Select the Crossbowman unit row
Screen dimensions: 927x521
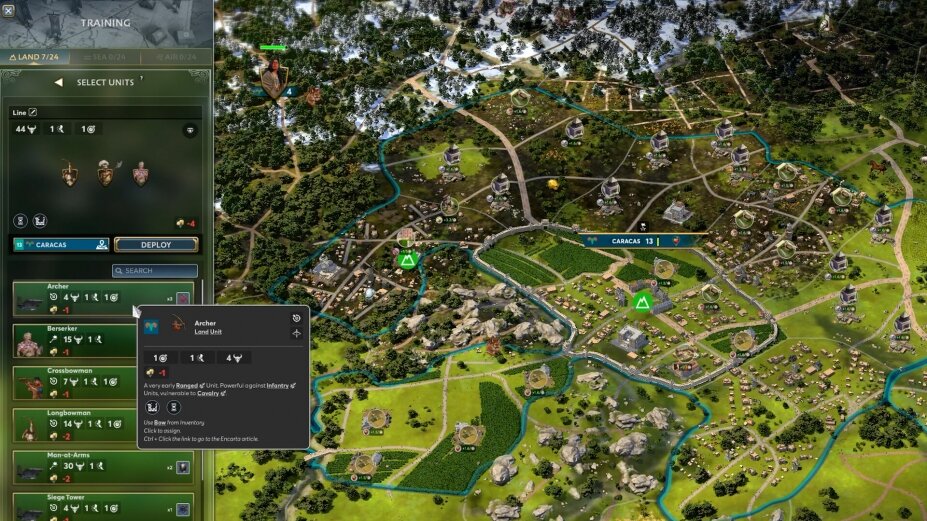70,382
